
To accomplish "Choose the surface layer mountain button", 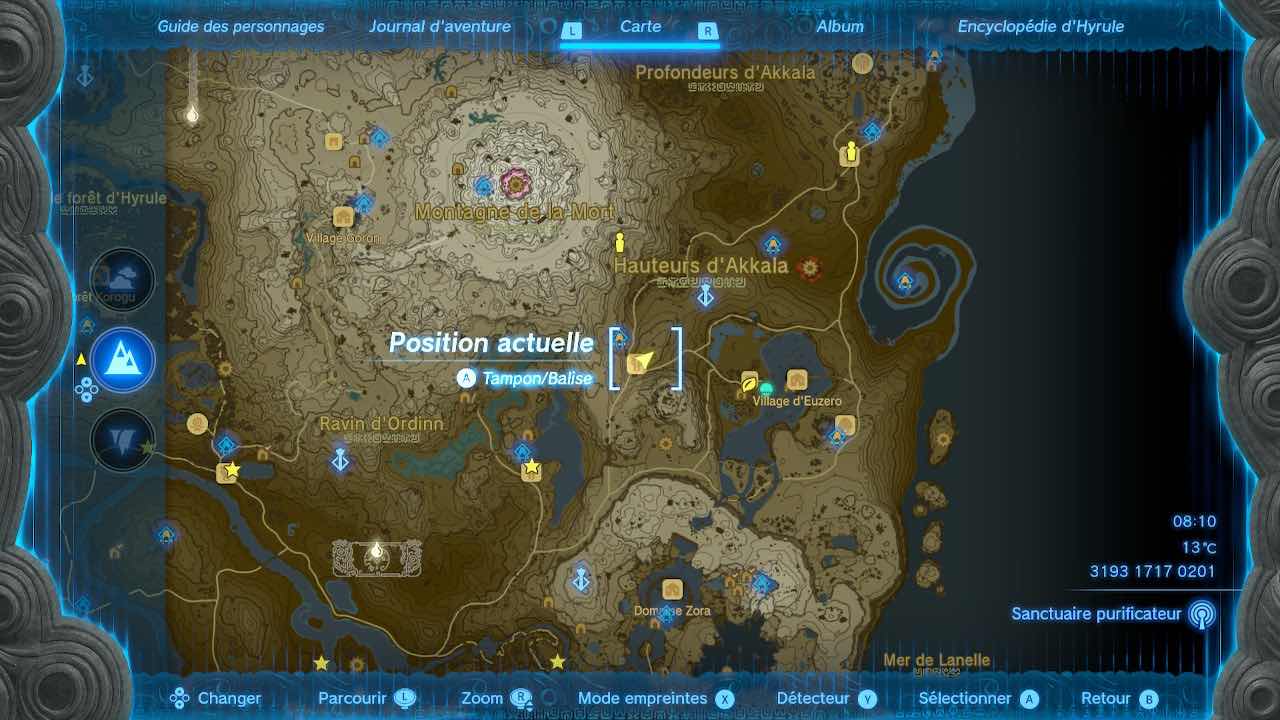I will pyautogui.click(x=123, y=359).
